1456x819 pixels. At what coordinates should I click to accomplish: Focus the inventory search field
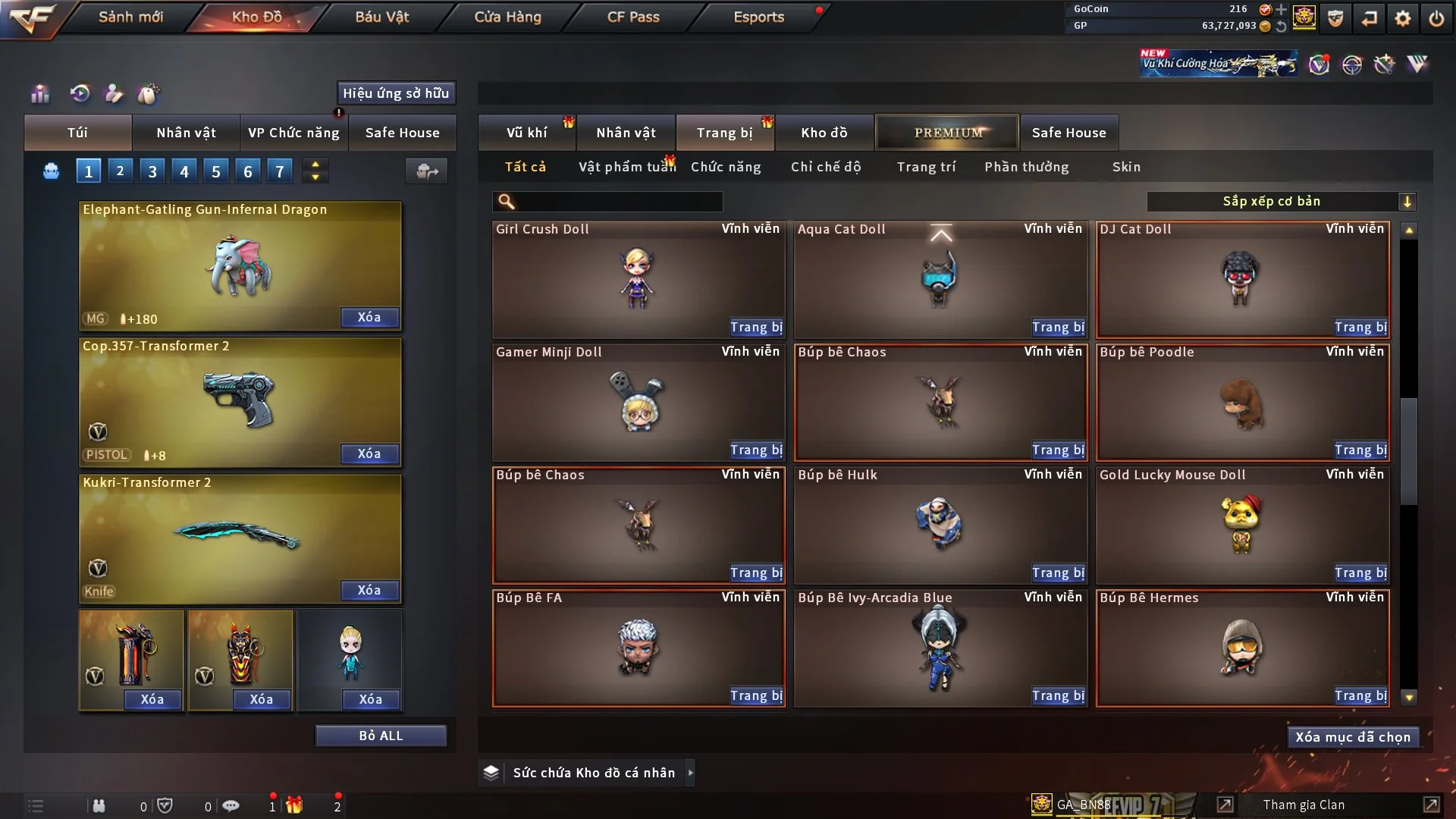[618, 202]
